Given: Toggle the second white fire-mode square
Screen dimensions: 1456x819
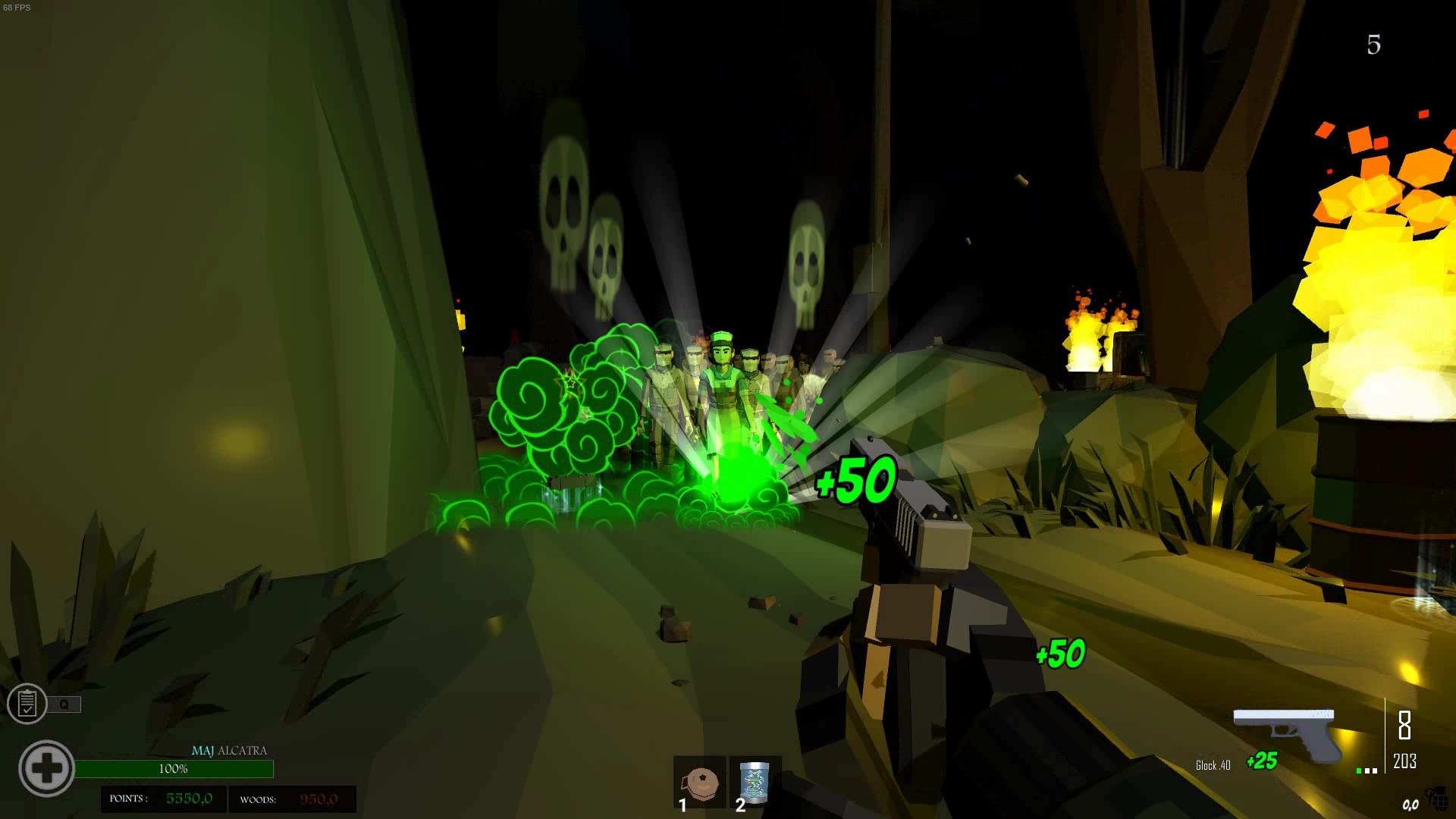Looking at the screenshot, I should 1375,770.
